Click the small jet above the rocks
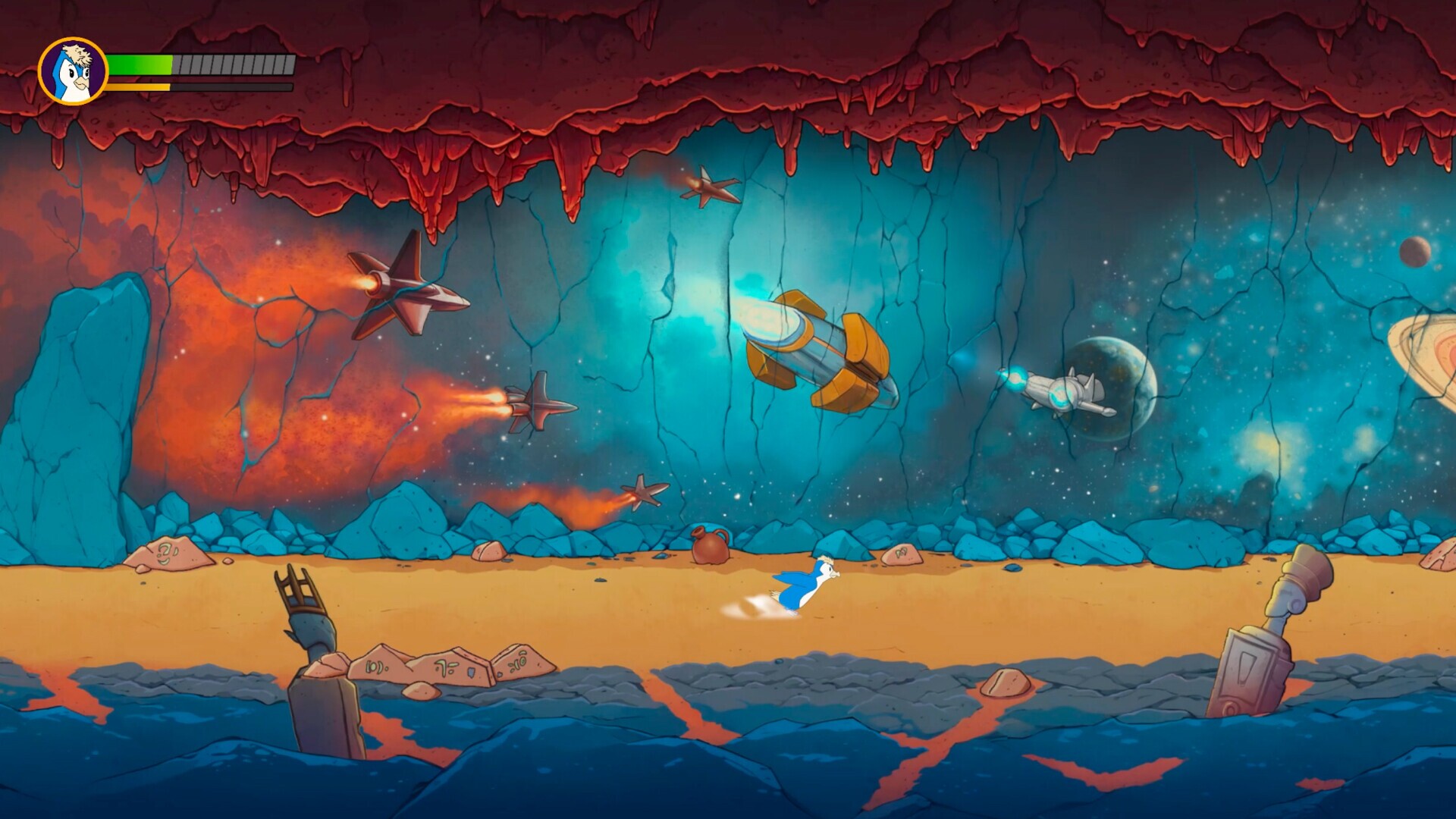1456x819 pixels. (645, 493)
